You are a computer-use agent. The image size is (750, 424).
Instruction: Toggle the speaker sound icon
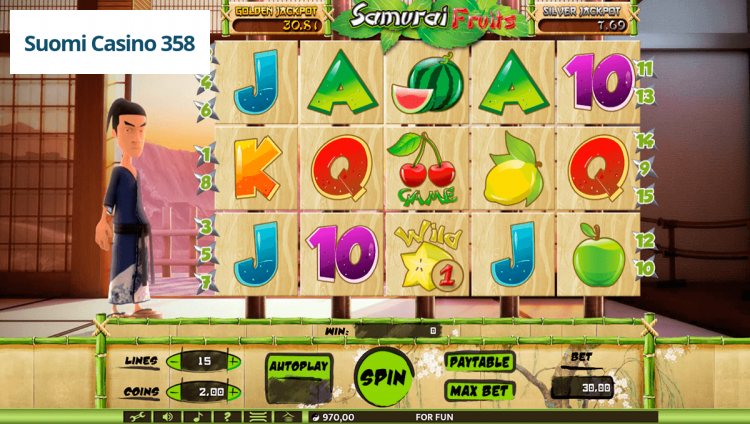(x=167, y=417)
